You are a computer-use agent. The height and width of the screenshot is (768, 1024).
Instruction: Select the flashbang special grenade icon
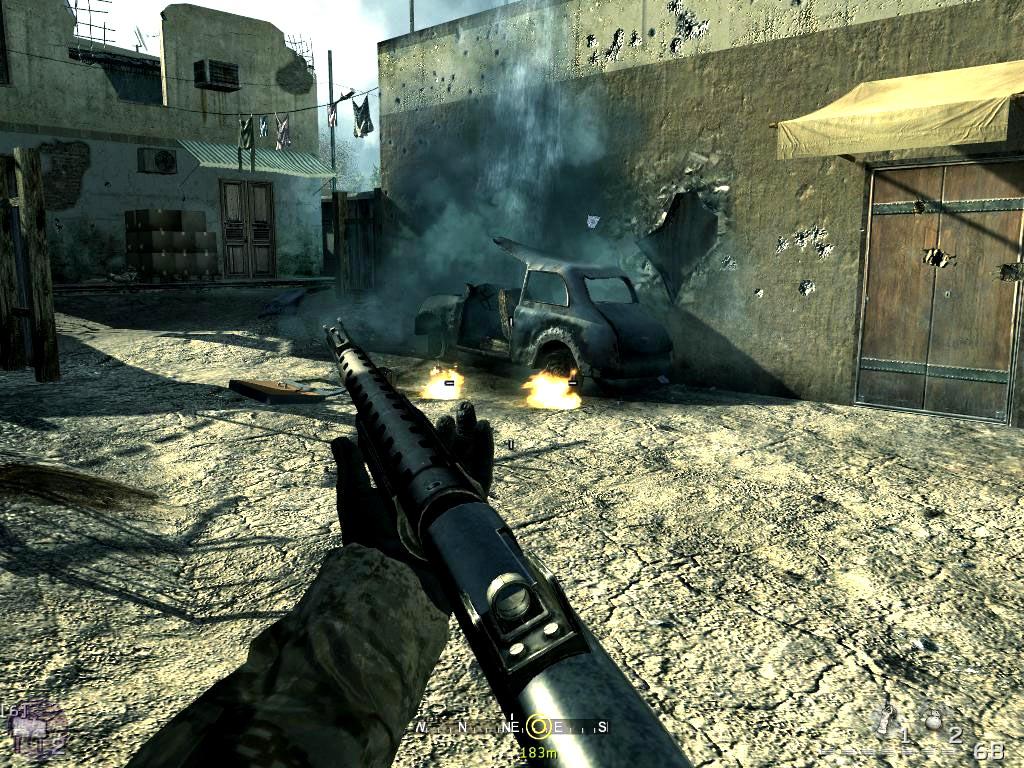point(884,718)
